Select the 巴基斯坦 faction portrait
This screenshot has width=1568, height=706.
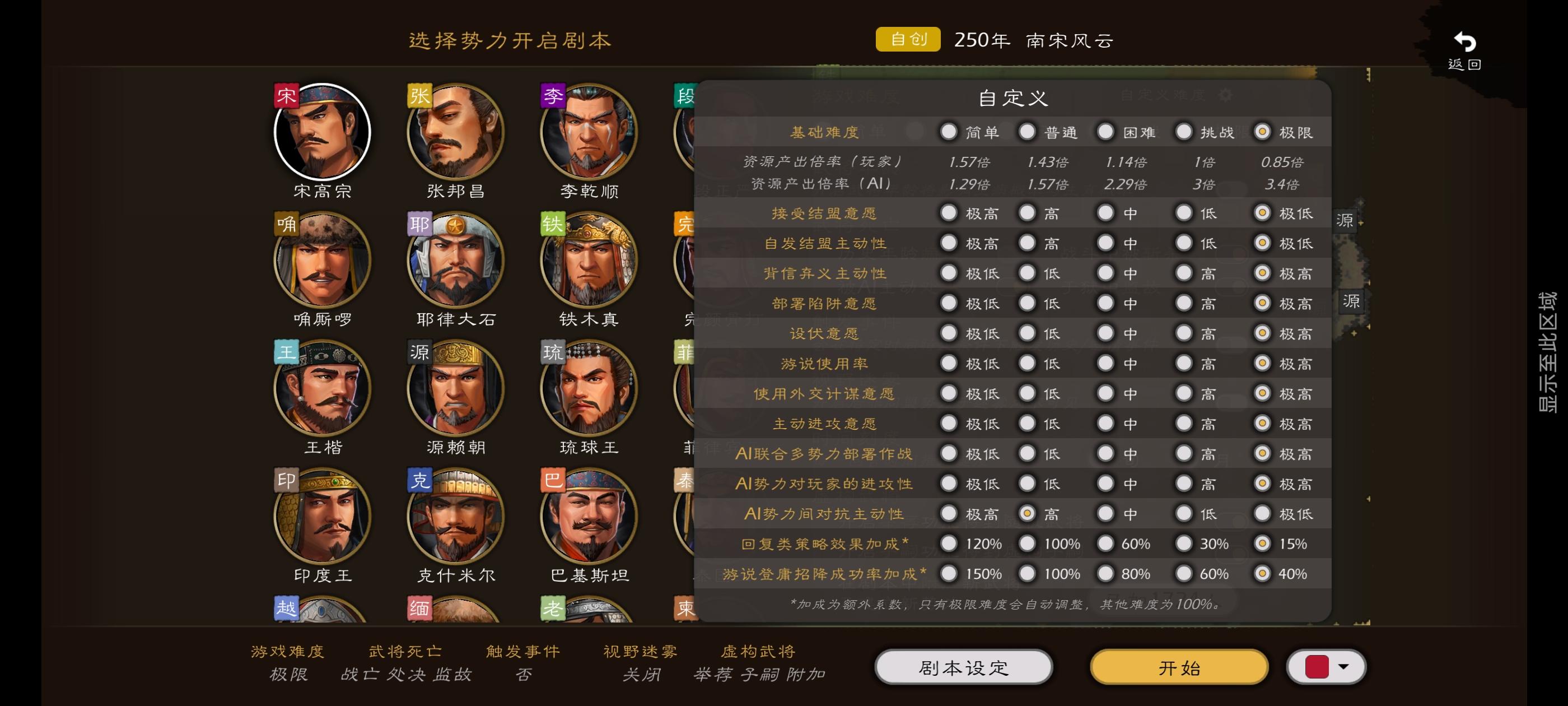click(589, 516)
